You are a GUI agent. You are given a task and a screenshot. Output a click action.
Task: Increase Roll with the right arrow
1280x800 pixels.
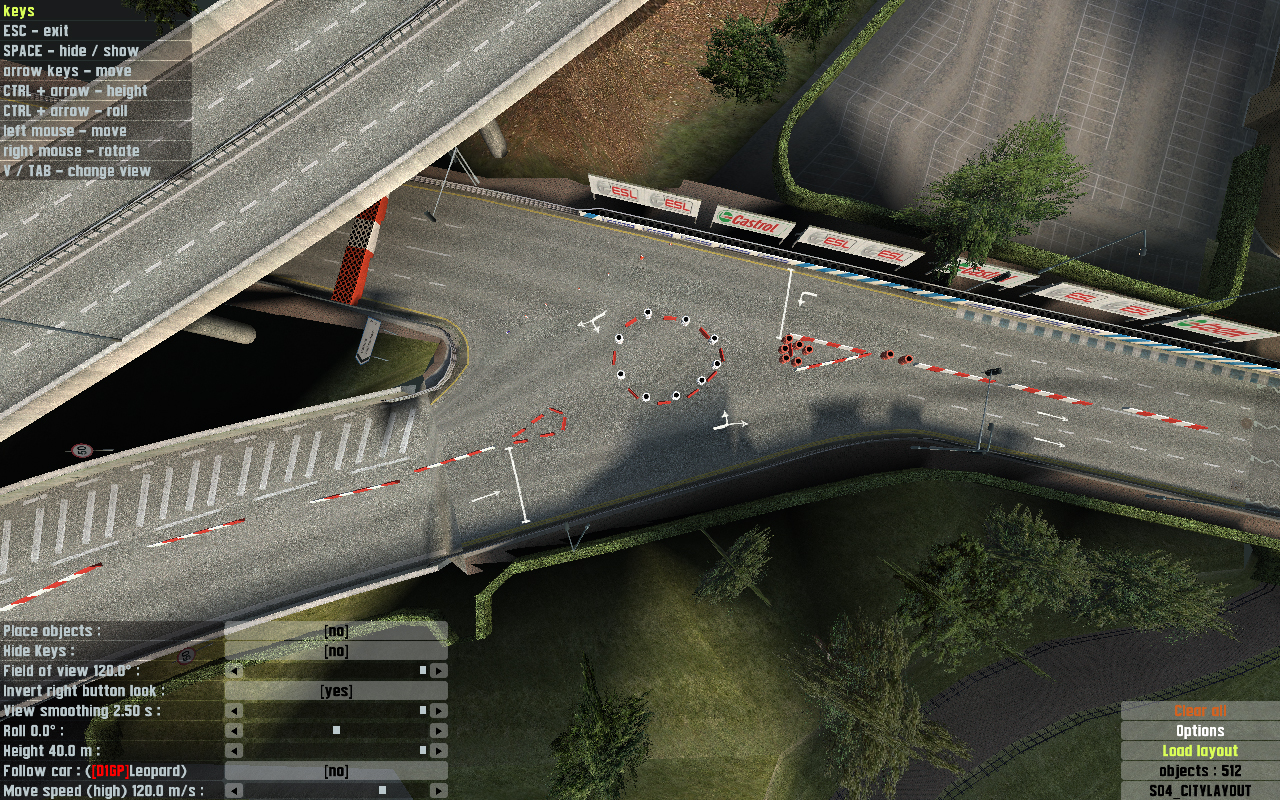438,731
